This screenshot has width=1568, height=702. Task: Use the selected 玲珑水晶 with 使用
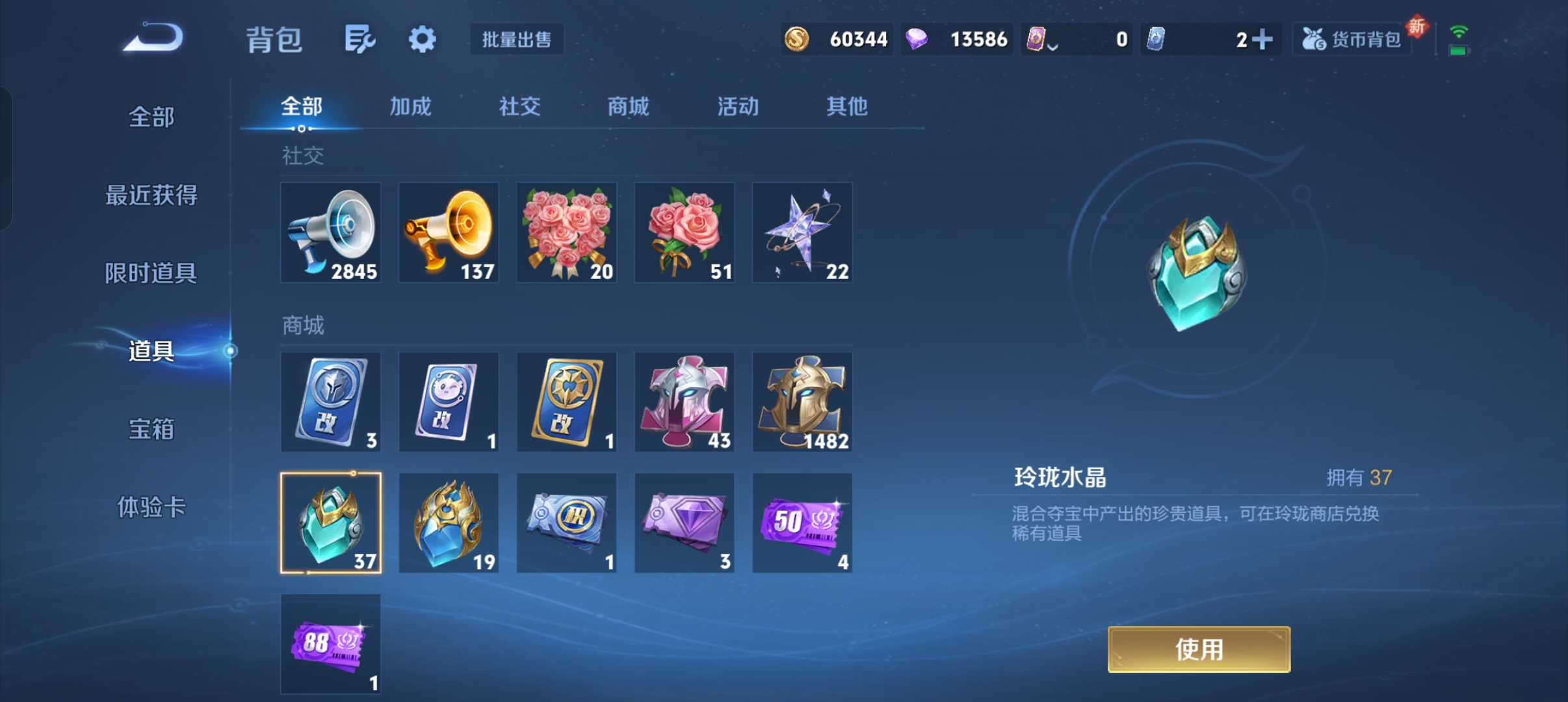1199,649
